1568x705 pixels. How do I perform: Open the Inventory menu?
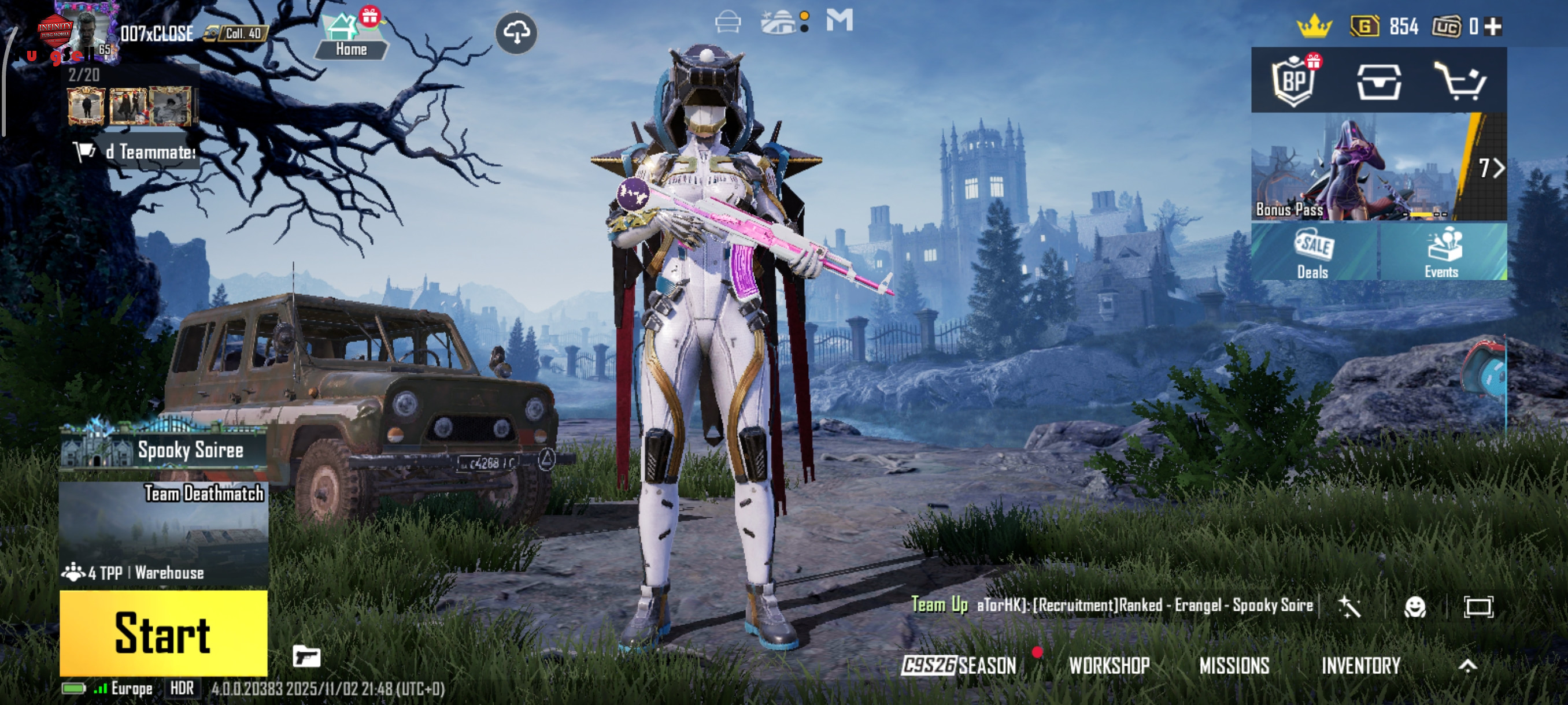pos(1360,666)
